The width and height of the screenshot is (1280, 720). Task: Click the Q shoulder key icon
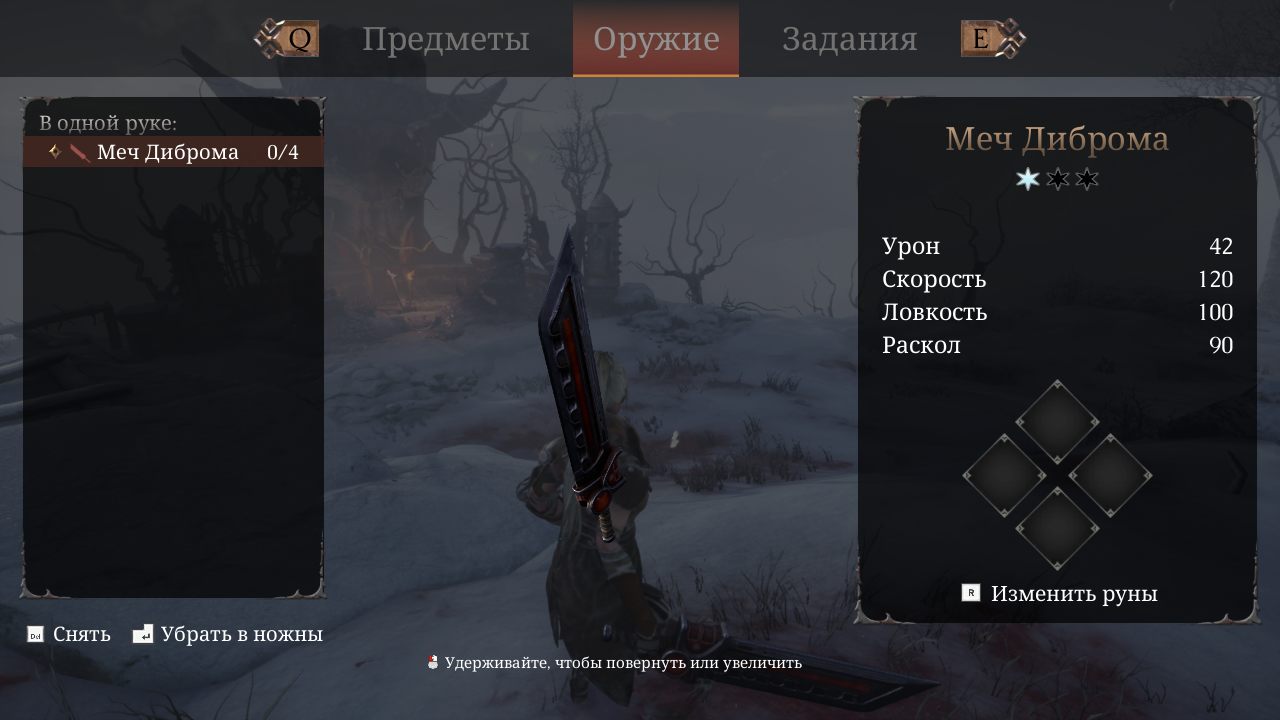pyautogui.click(x=295, y=39)
